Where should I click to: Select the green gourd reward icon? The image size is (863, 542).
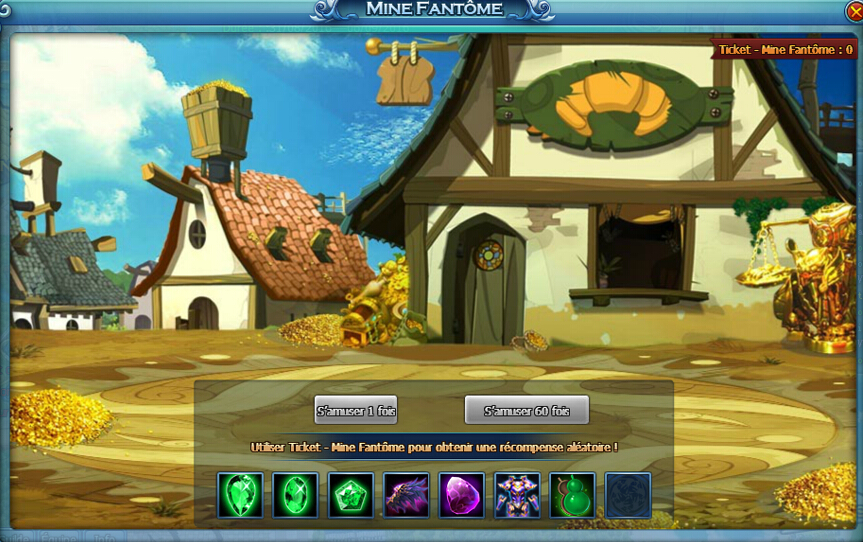point(572,495)
